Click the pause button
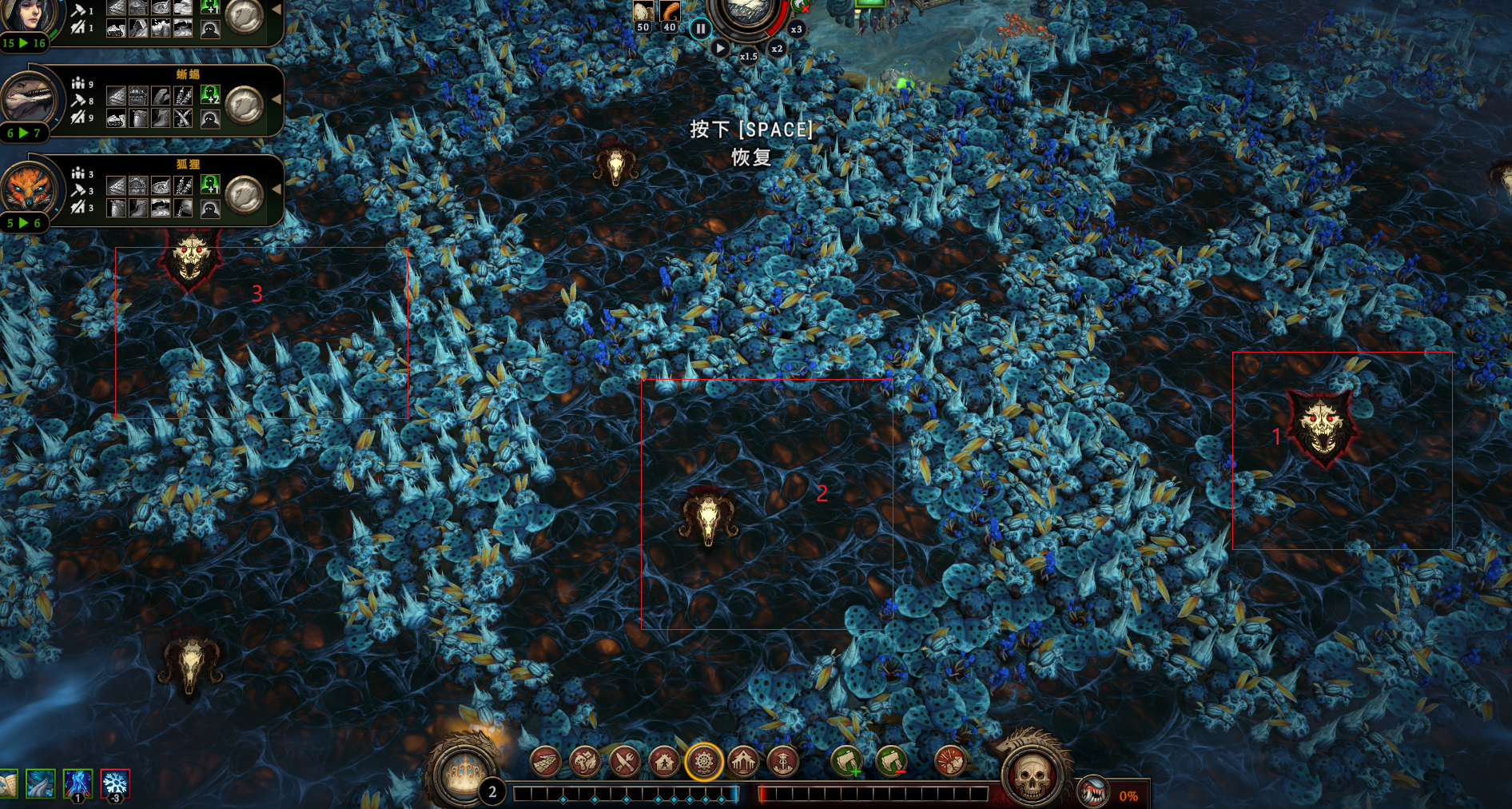The image size is (1512, 809). click(700, 30)
